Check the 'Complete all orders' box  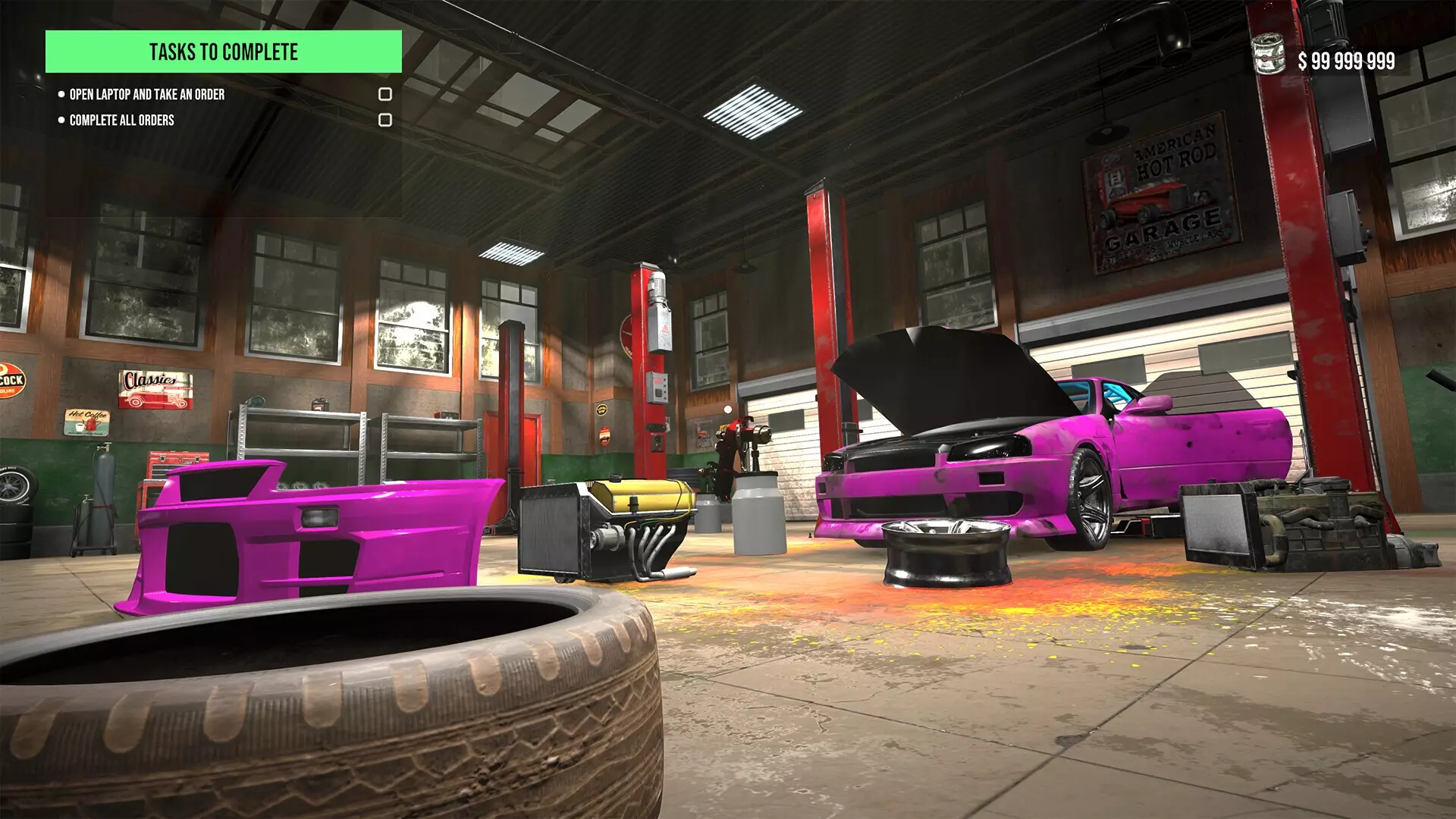(387, 118)
